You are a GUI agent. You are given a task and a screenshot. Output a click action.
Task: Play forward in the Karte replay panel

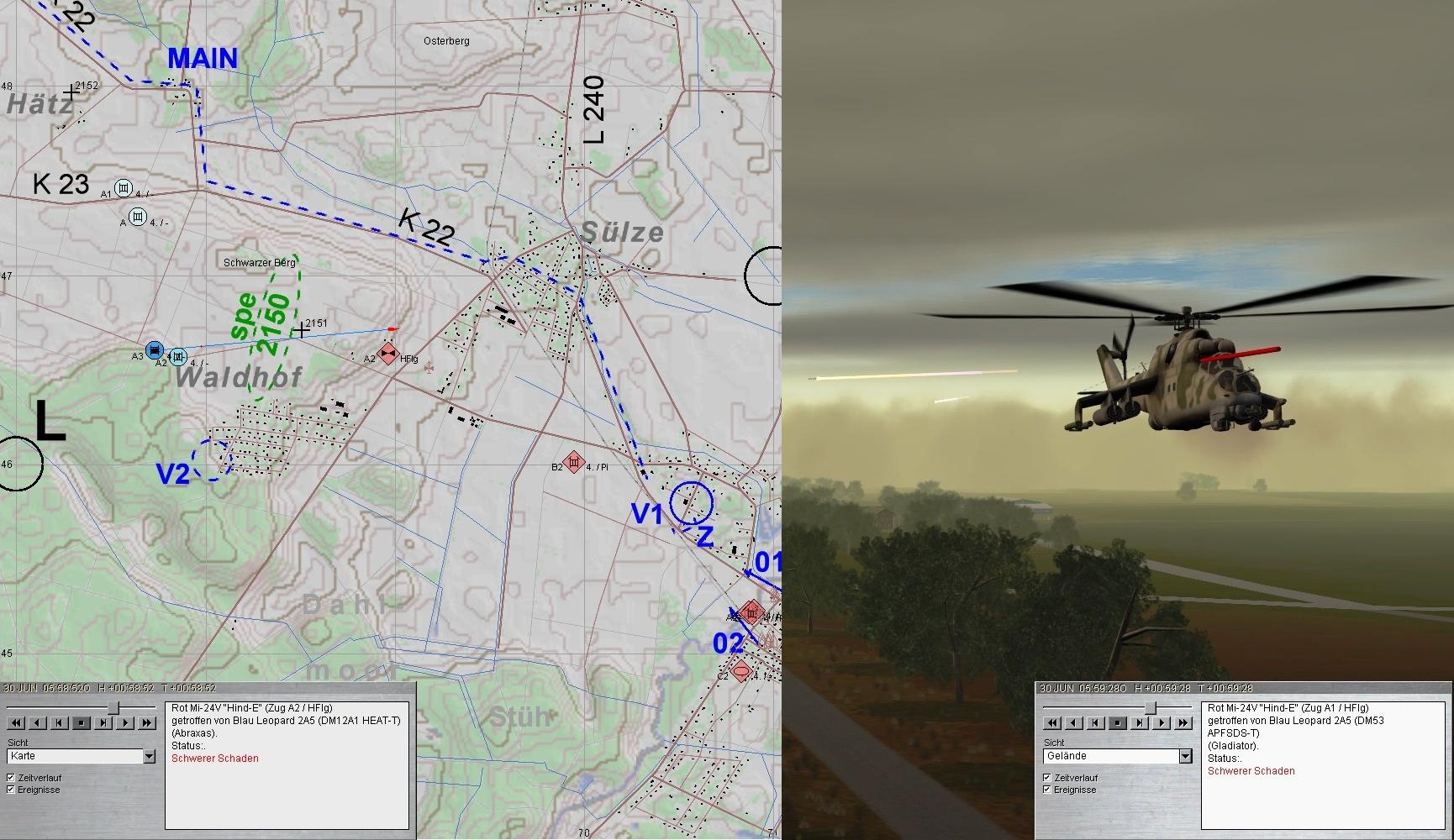click(125, 722)
